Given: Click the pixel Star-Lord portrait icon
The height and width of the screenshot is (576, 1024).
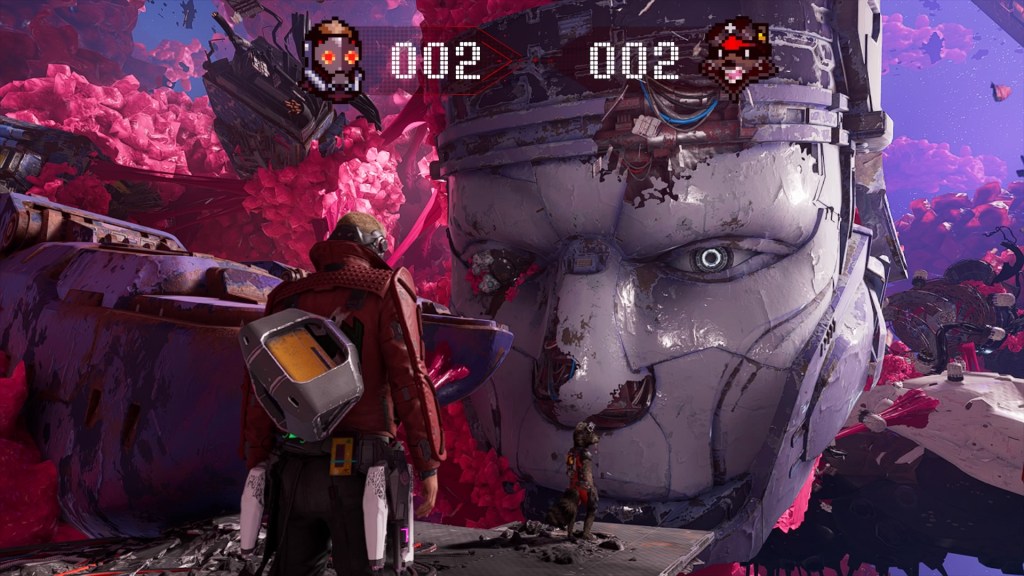Looking at the screenshot, I should tap(333, 58).
